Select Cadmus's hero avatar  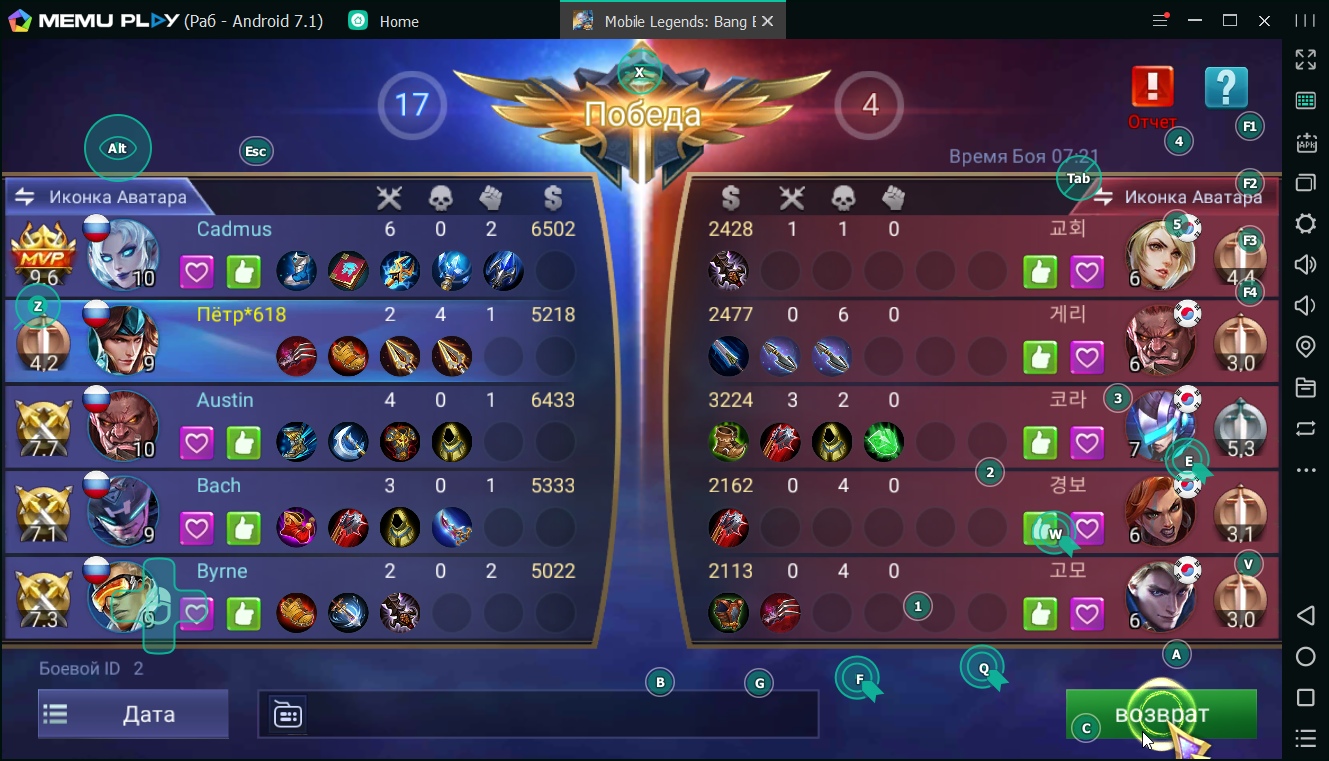pyautogui.click(x=124, y=255)
